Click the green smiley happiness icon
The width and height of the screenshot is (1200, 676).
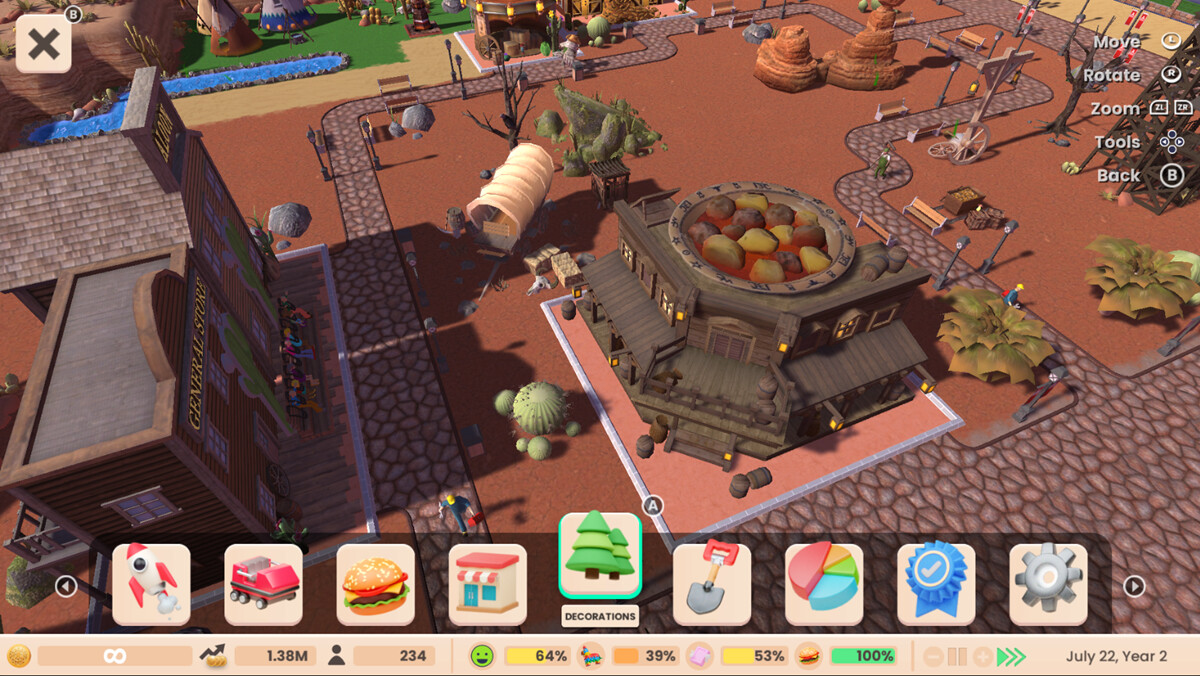pos(483,656)
